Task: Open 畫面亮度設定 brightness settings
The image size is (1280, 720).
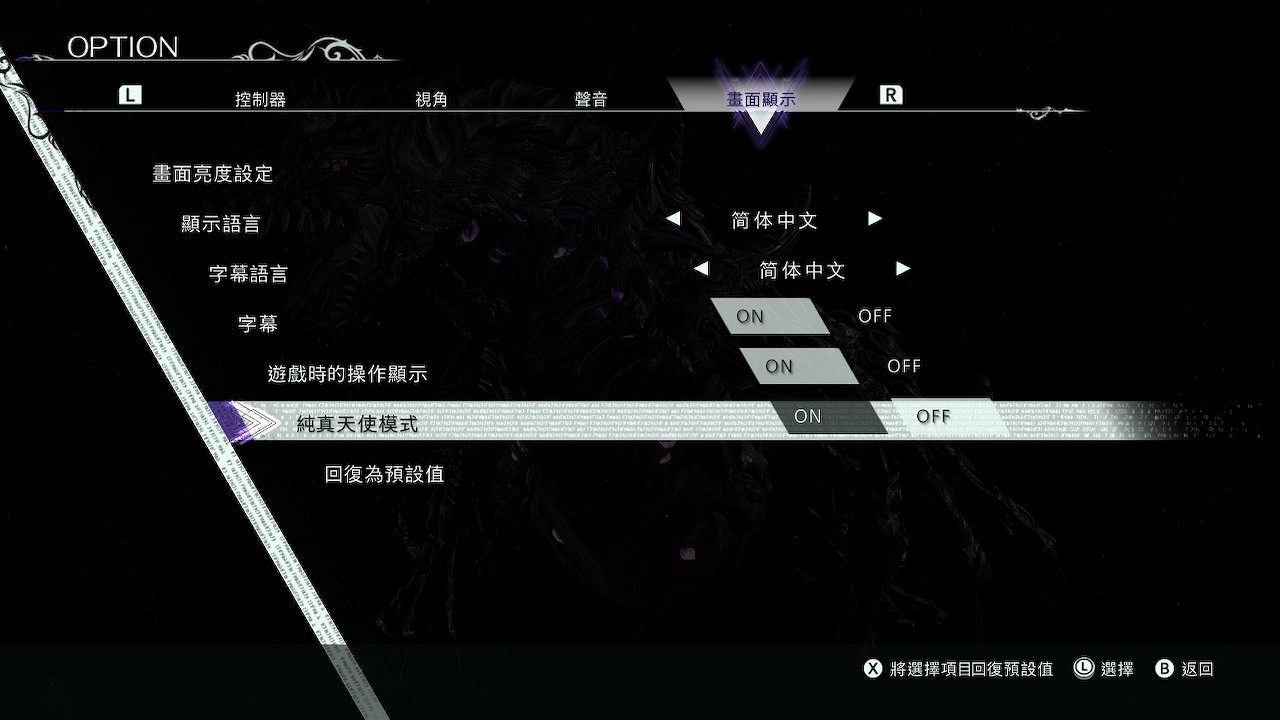Action: coord(213,173)
